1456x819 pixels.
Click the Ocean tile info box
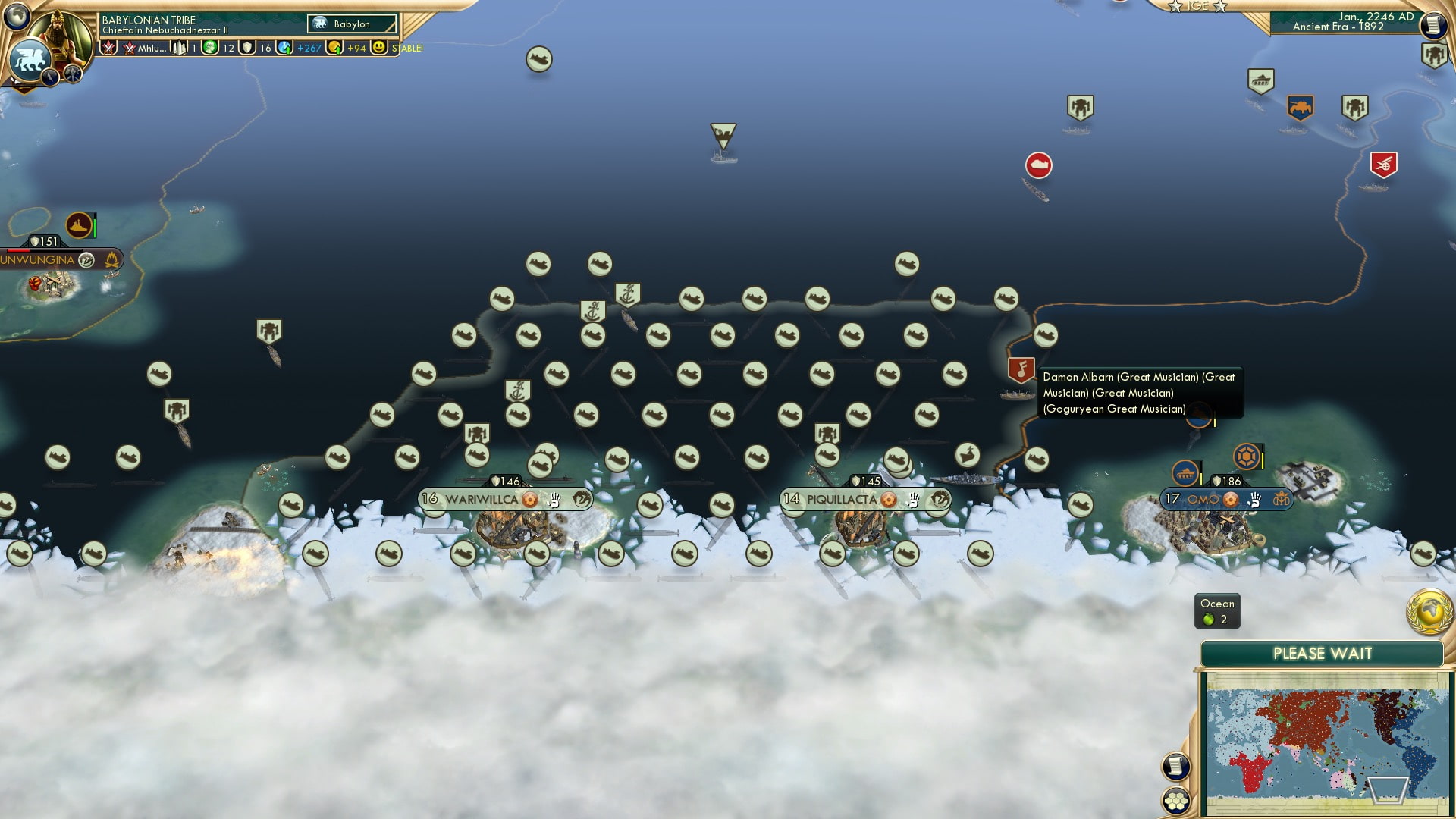[1216, 611]
